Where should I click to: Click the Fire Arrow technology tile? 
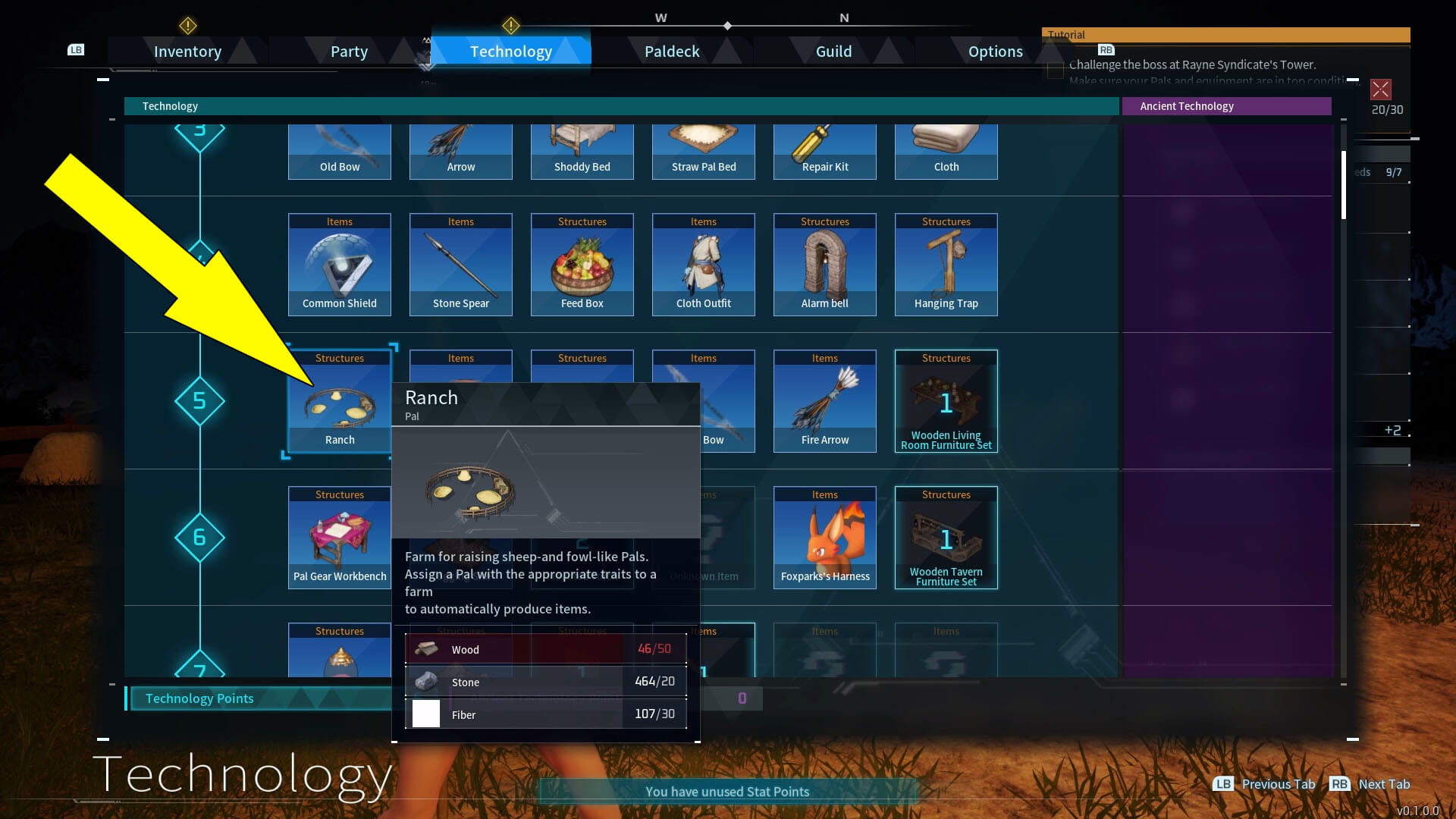824,402
